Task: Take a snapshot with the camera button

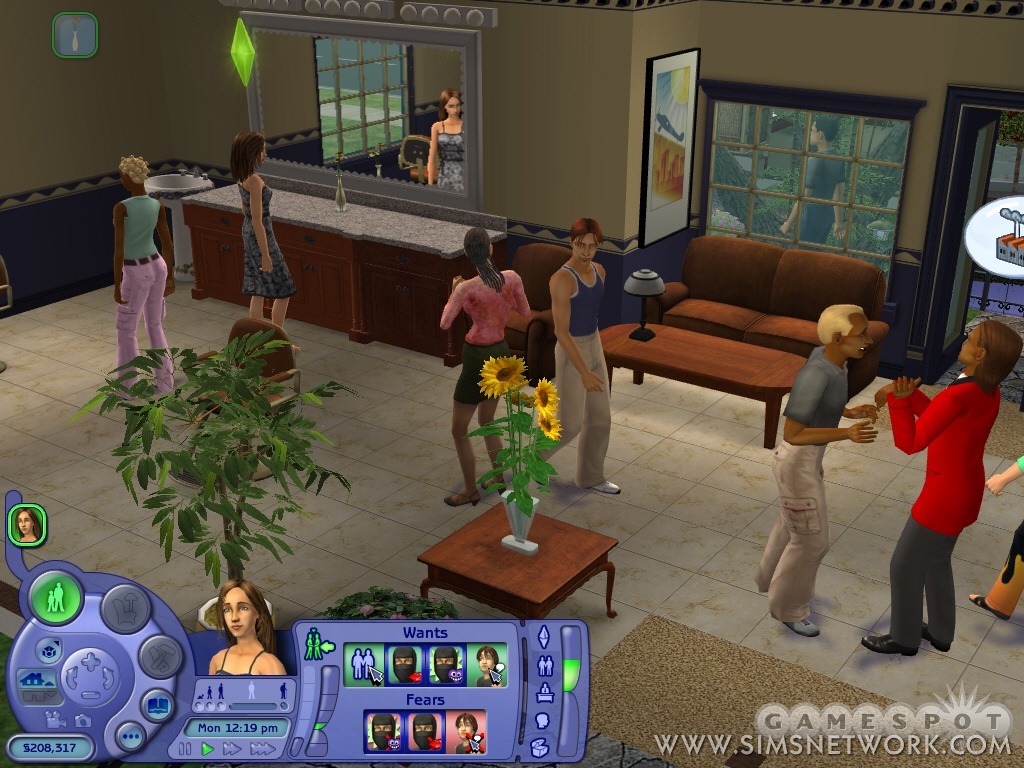Action: [82, 719]
